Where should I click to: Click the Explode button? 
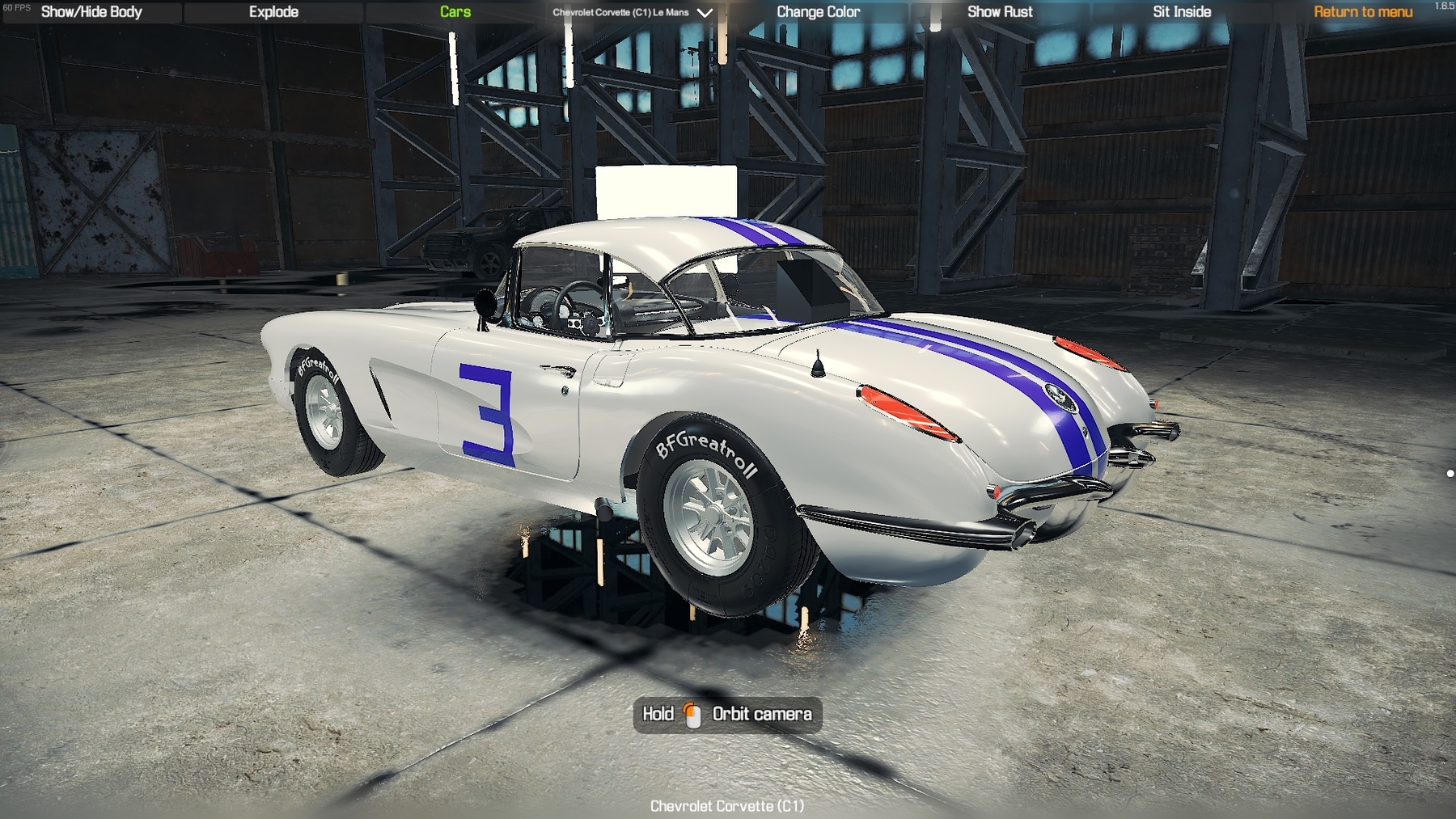(x=273, y=12)
